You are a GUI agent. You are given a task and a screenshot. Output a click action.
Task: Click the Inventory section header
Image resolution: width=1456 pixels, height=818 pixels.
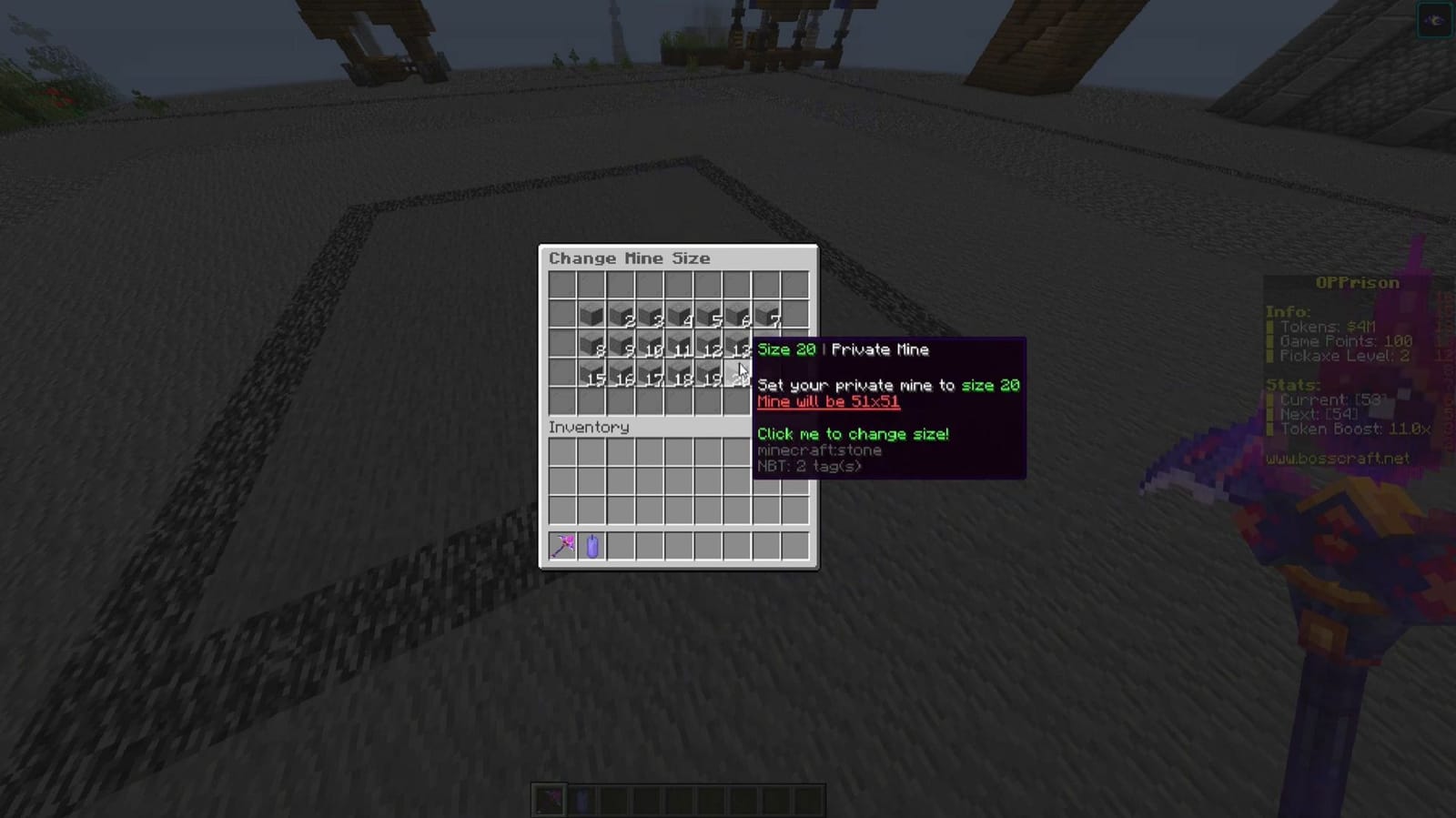click(x=588, y=427)
